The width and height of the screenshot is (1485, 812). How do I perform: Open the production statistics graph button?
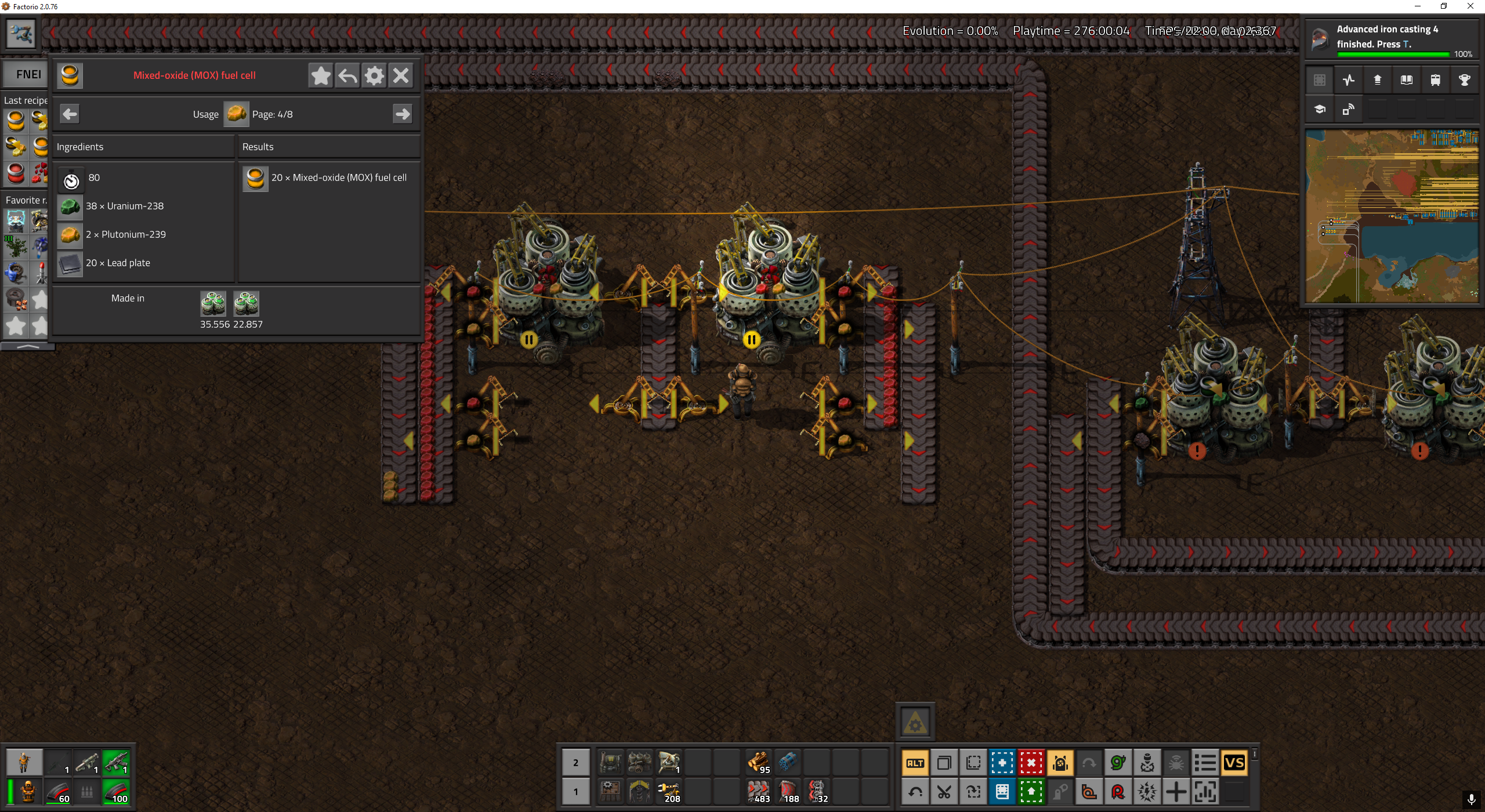pos(1348,80)
